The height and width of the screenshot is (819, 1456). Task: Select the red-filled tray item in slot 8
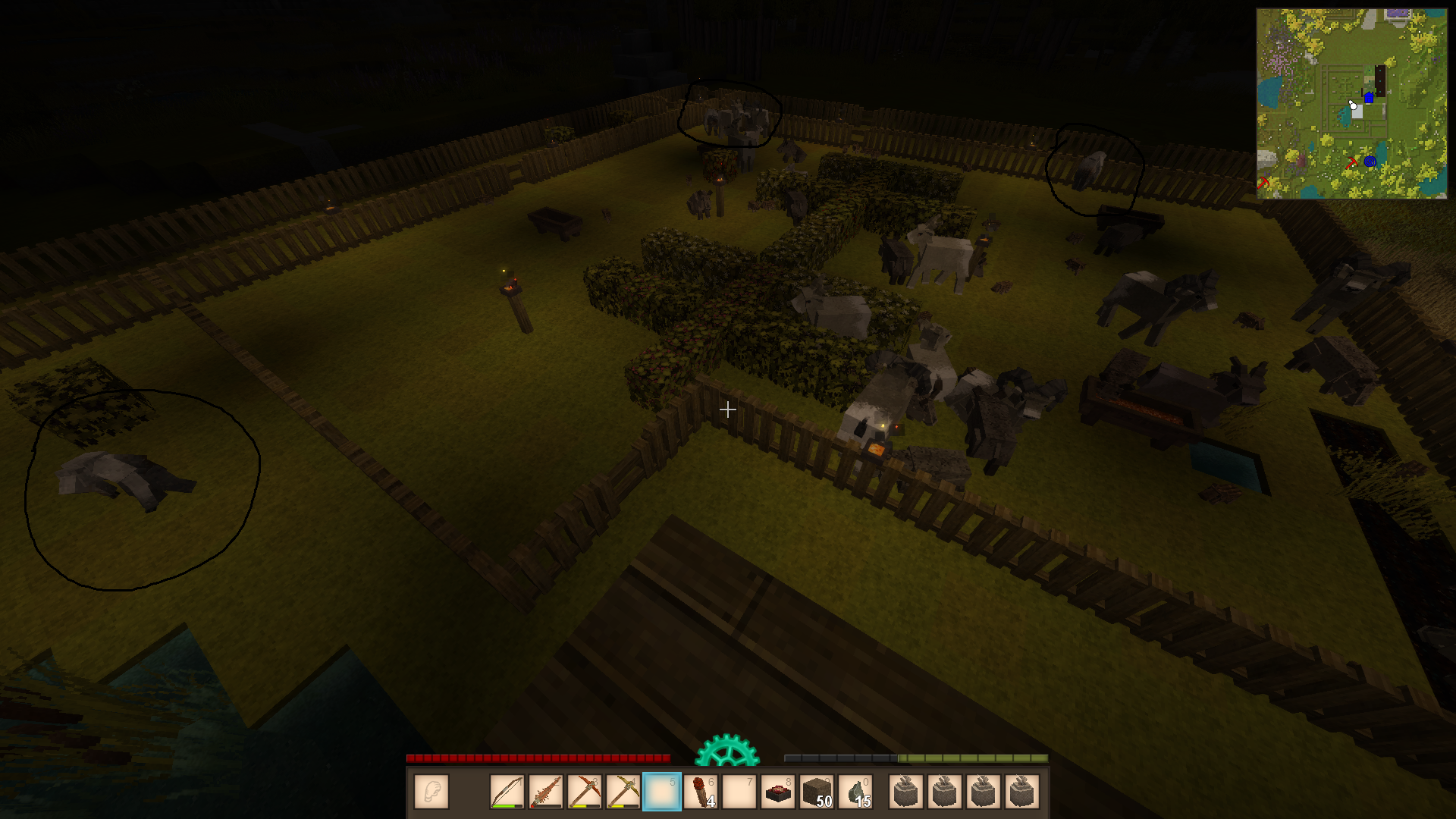point(778,792)
